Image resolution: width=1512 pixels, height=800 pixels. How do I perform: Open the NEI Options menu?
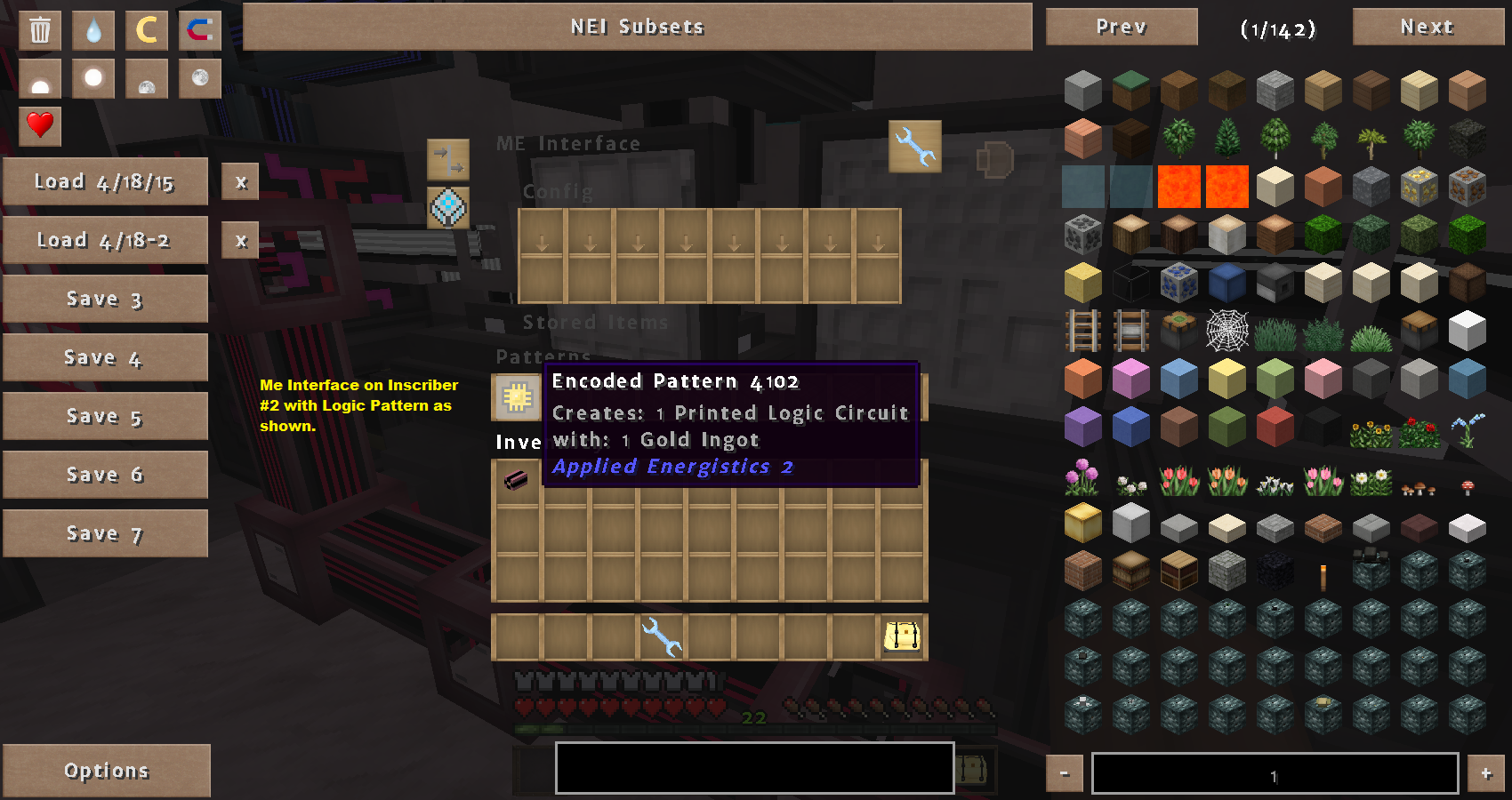click(x=106, y=771)
